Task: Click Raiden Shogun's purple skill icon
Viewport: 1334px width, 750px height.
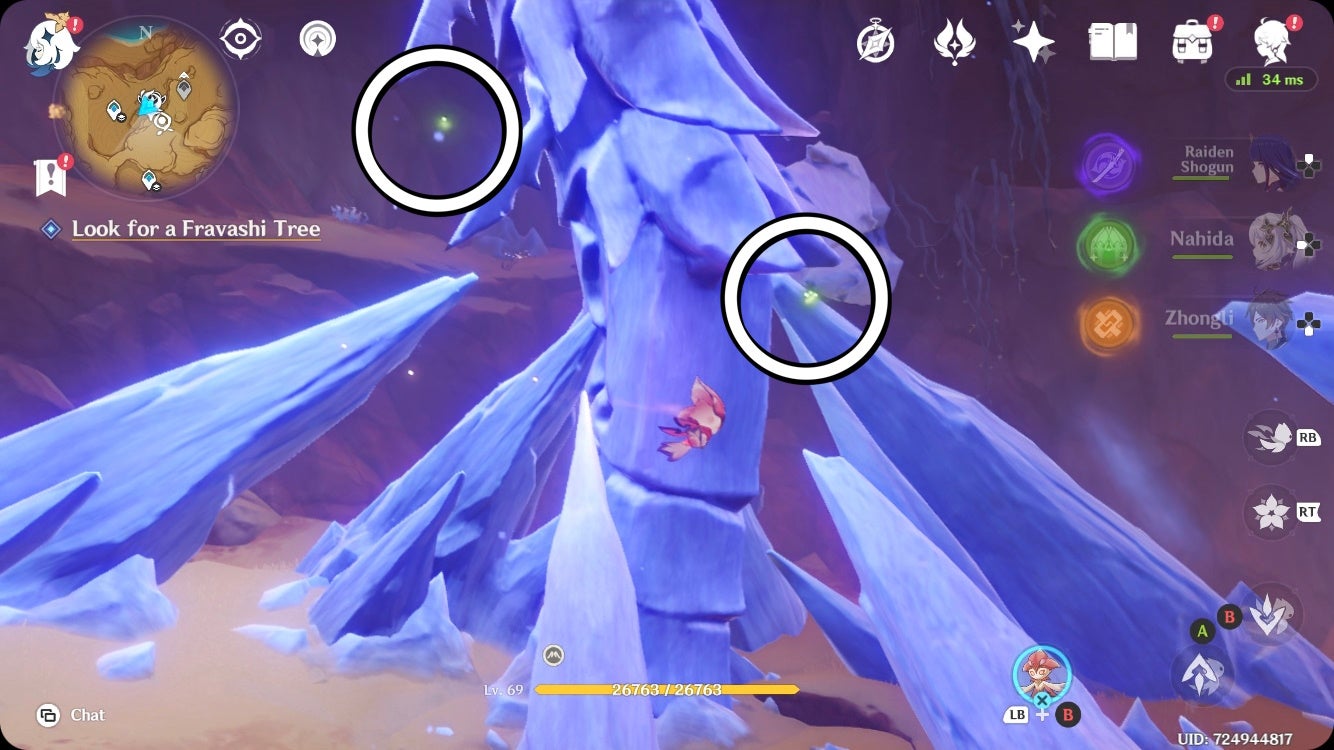Action: [1109, 163]
